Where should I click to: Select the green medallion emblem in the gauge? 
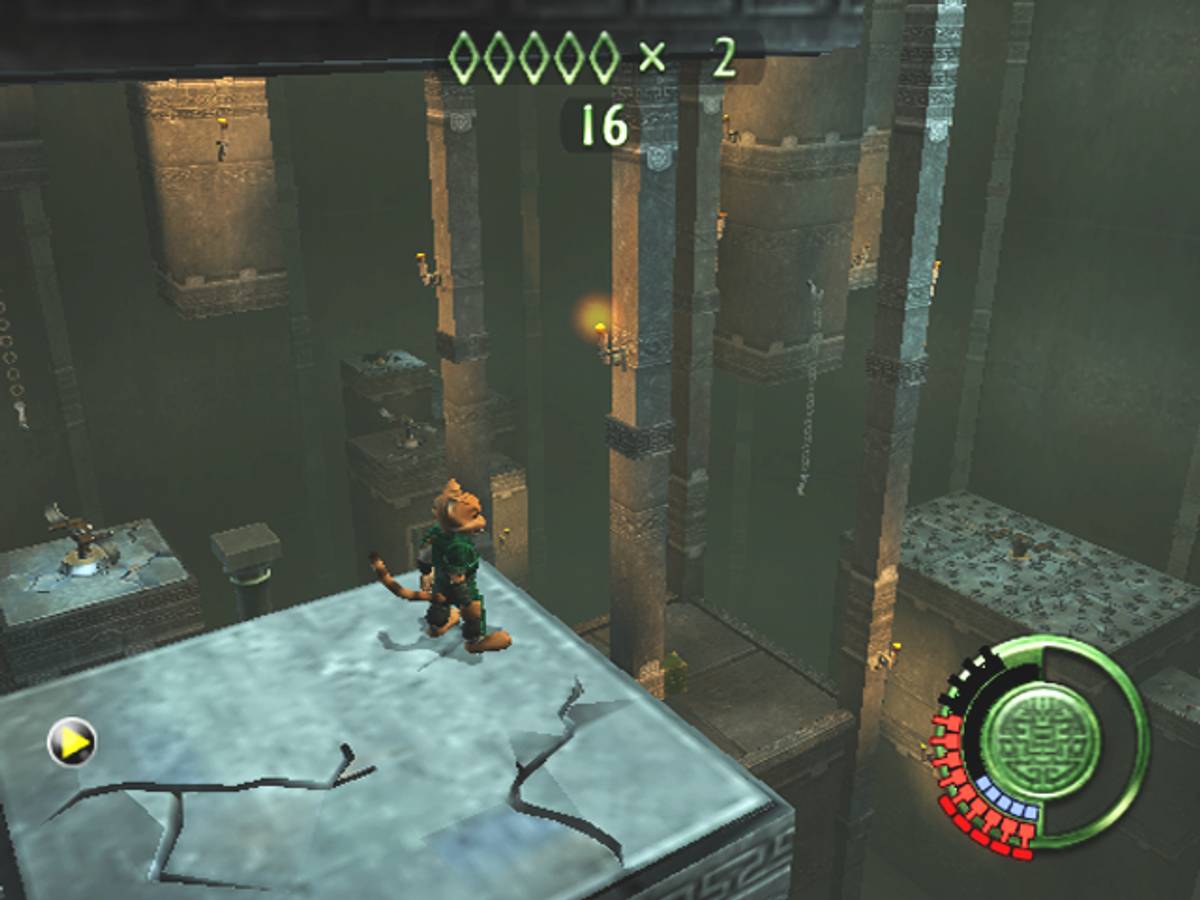click(1039, 739)
